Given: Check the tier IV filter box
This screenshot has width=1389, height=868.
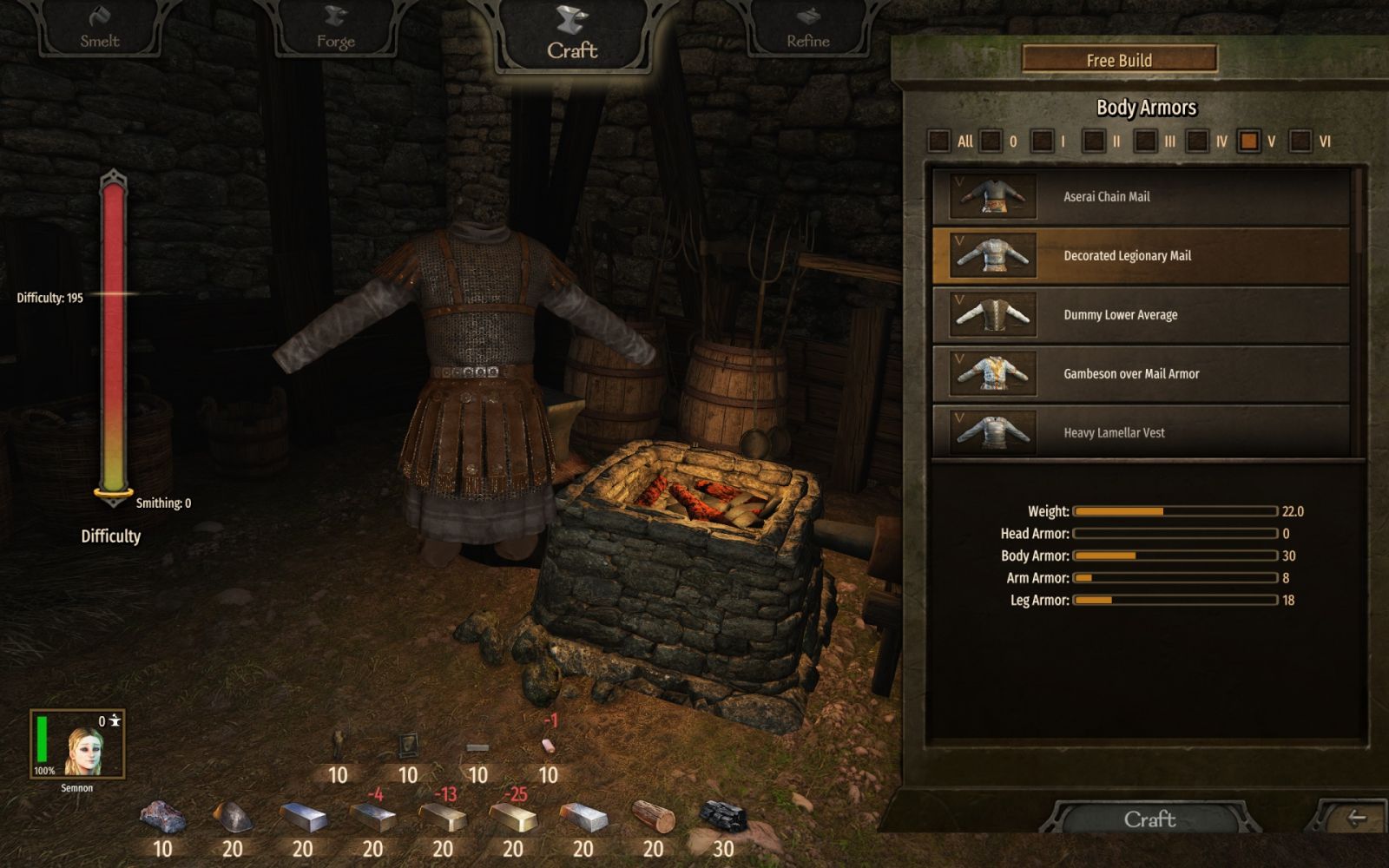Looking at the screenshot, I should pyautogui.click(x=1197, y=141).
